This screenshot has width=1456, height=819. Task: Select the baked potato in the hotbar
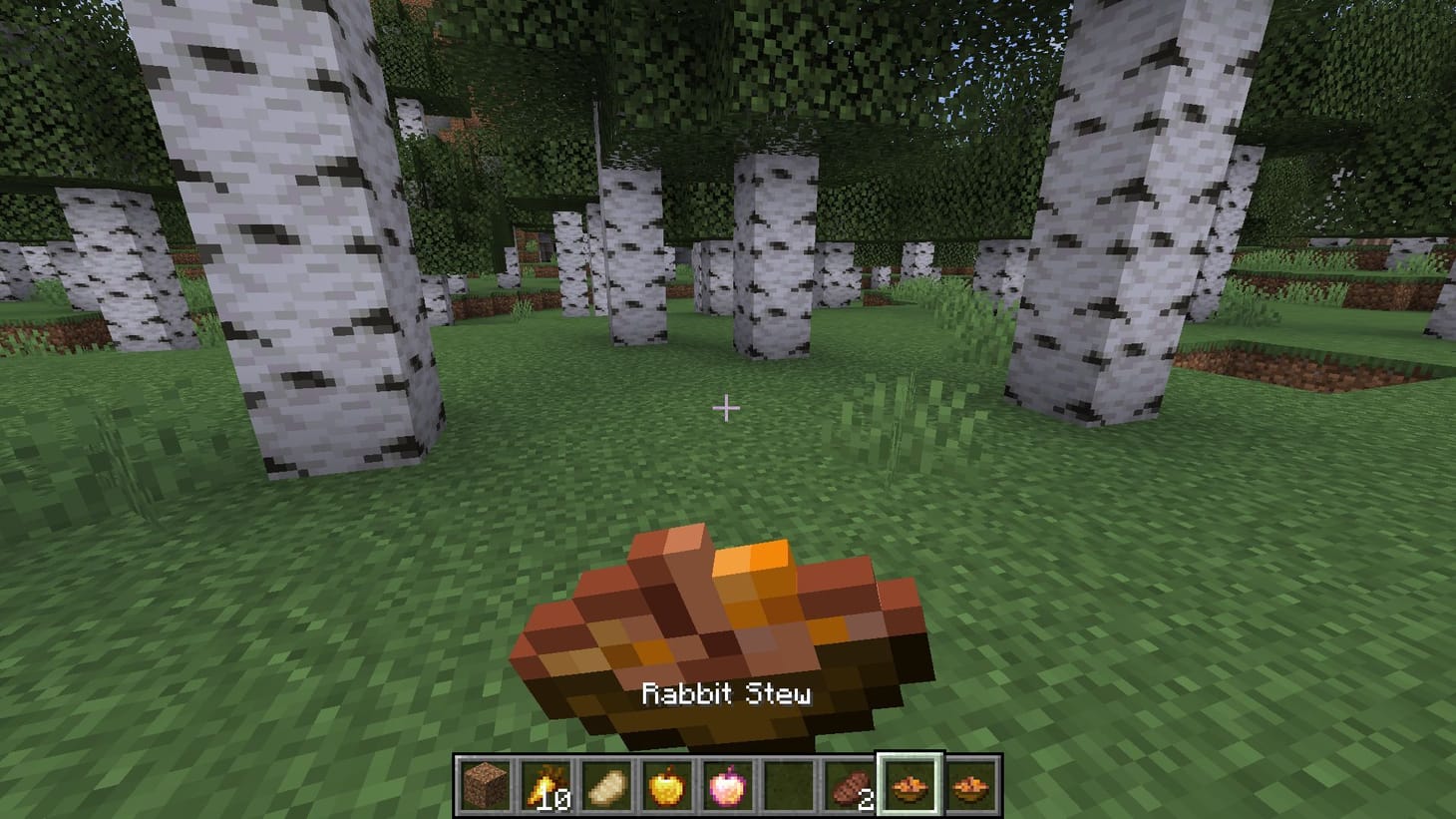(604, 785)
